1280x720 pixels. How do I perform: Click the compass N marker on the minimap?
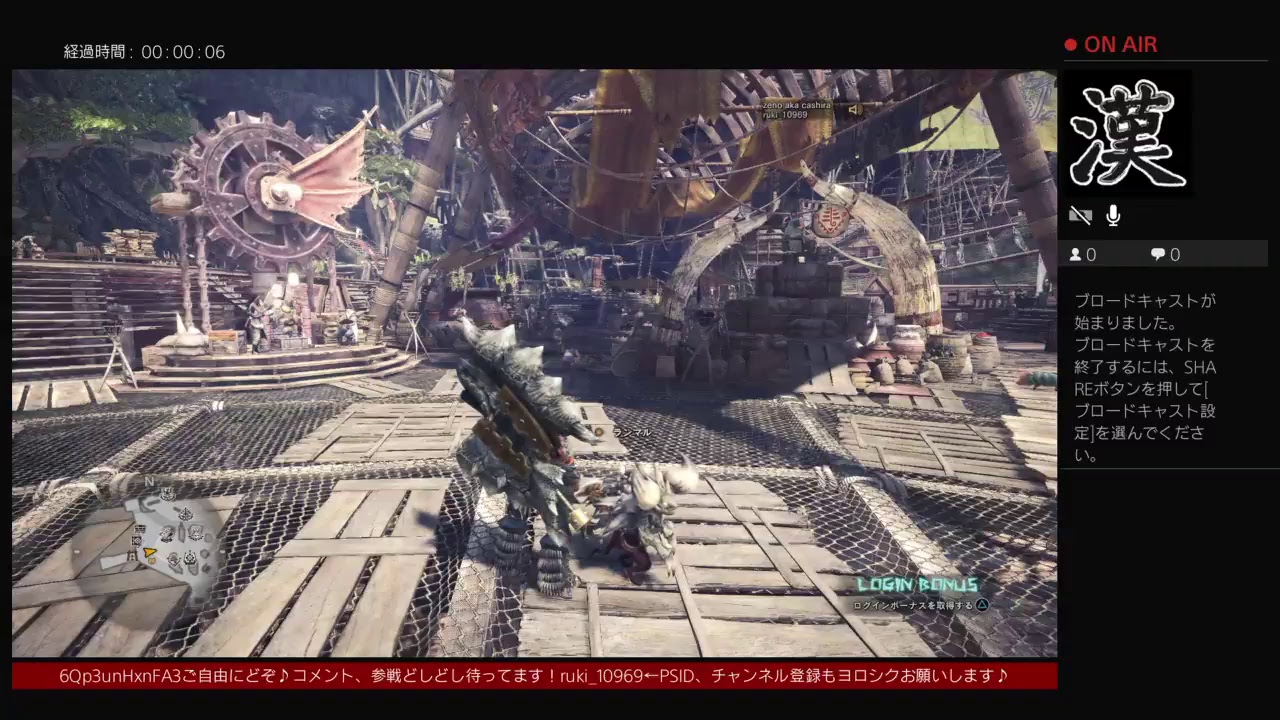point(150,481)
